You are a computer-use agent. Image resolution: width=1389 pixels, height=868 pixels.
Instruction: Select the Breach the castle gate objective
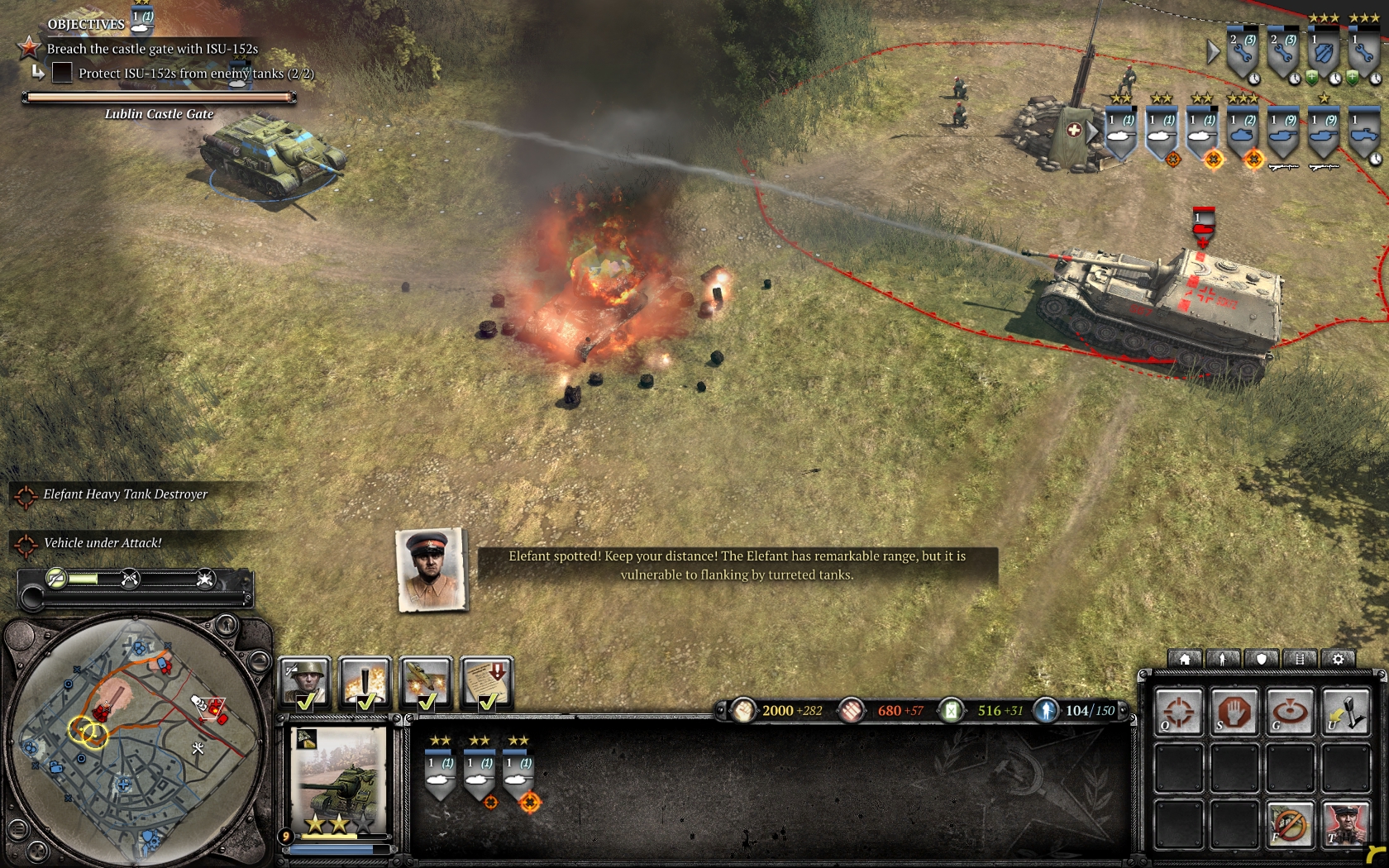152,49
